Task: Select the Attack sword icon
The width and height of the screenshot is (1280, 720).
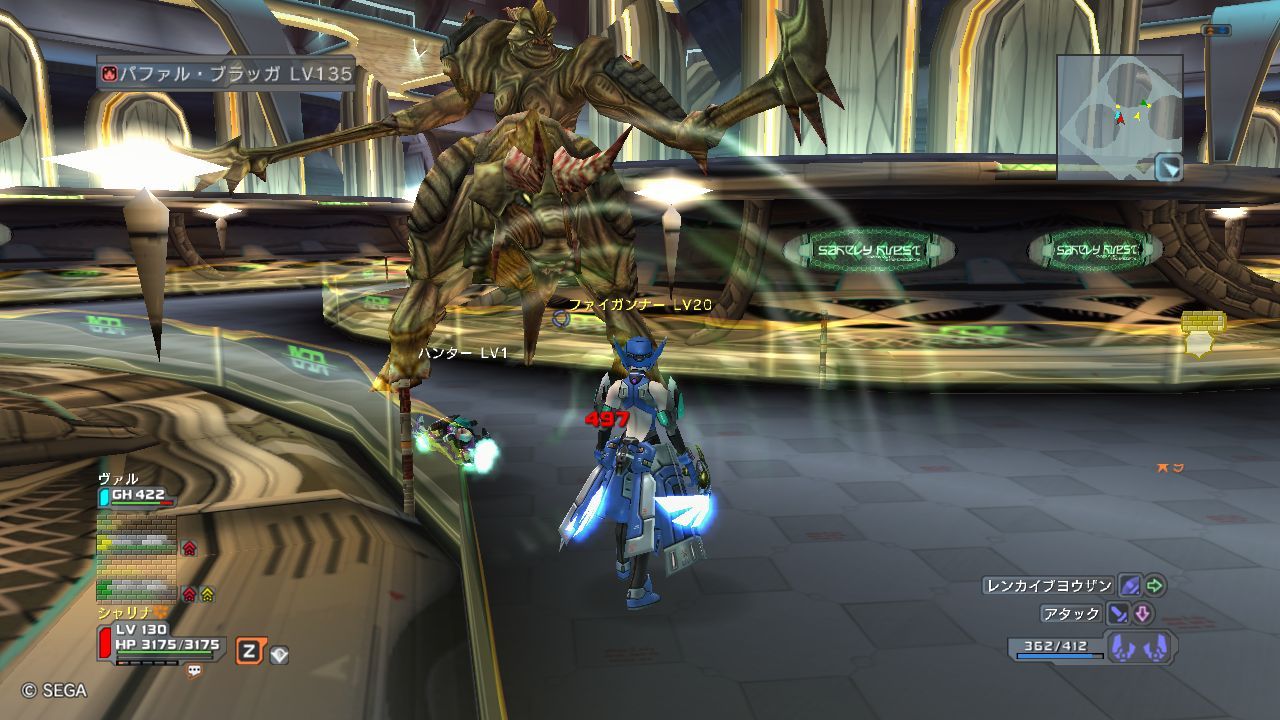Action: point(1118,614)
